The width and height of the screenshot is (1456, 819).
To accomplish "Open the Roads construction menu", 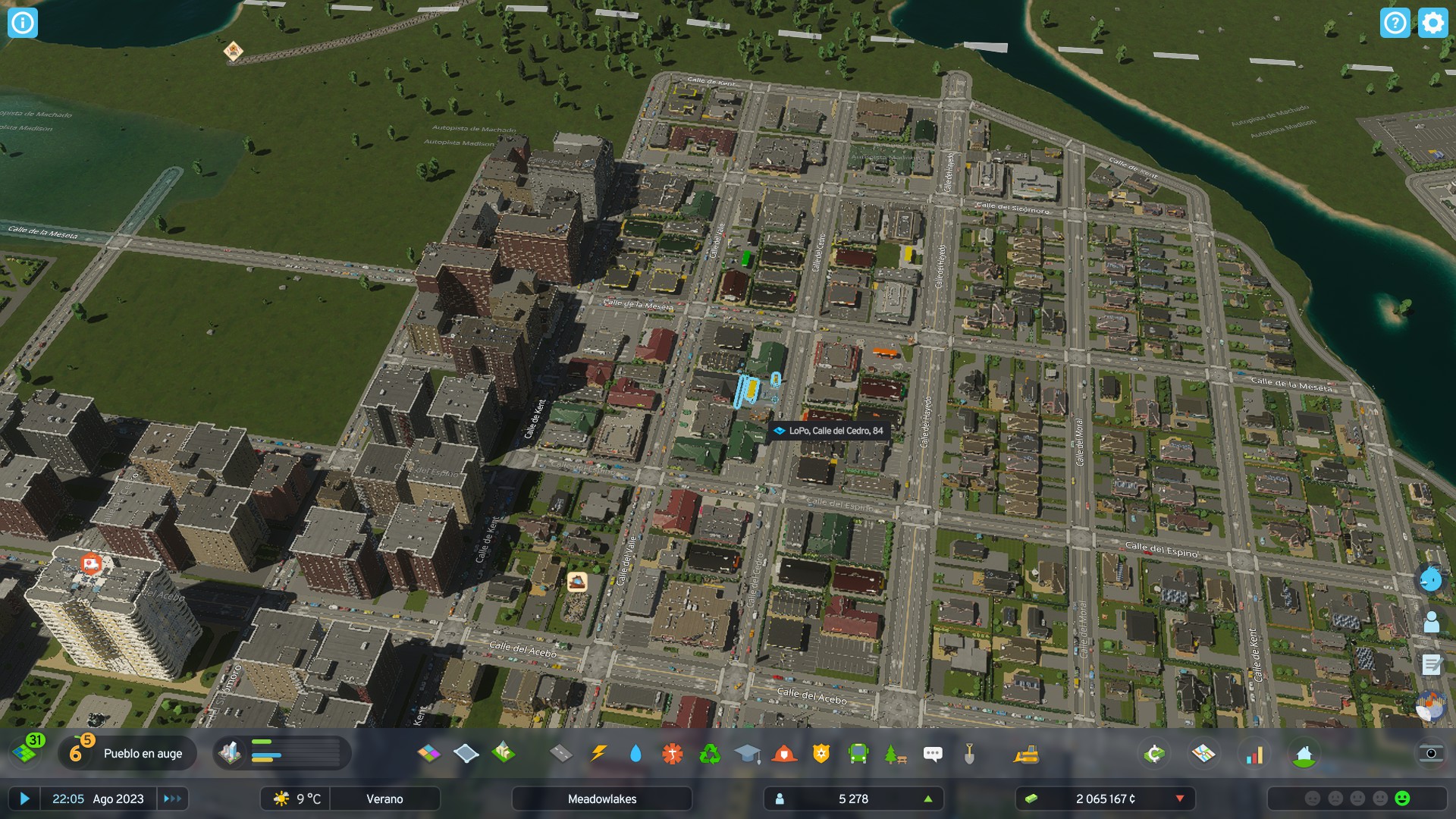I will coord(560,754).
